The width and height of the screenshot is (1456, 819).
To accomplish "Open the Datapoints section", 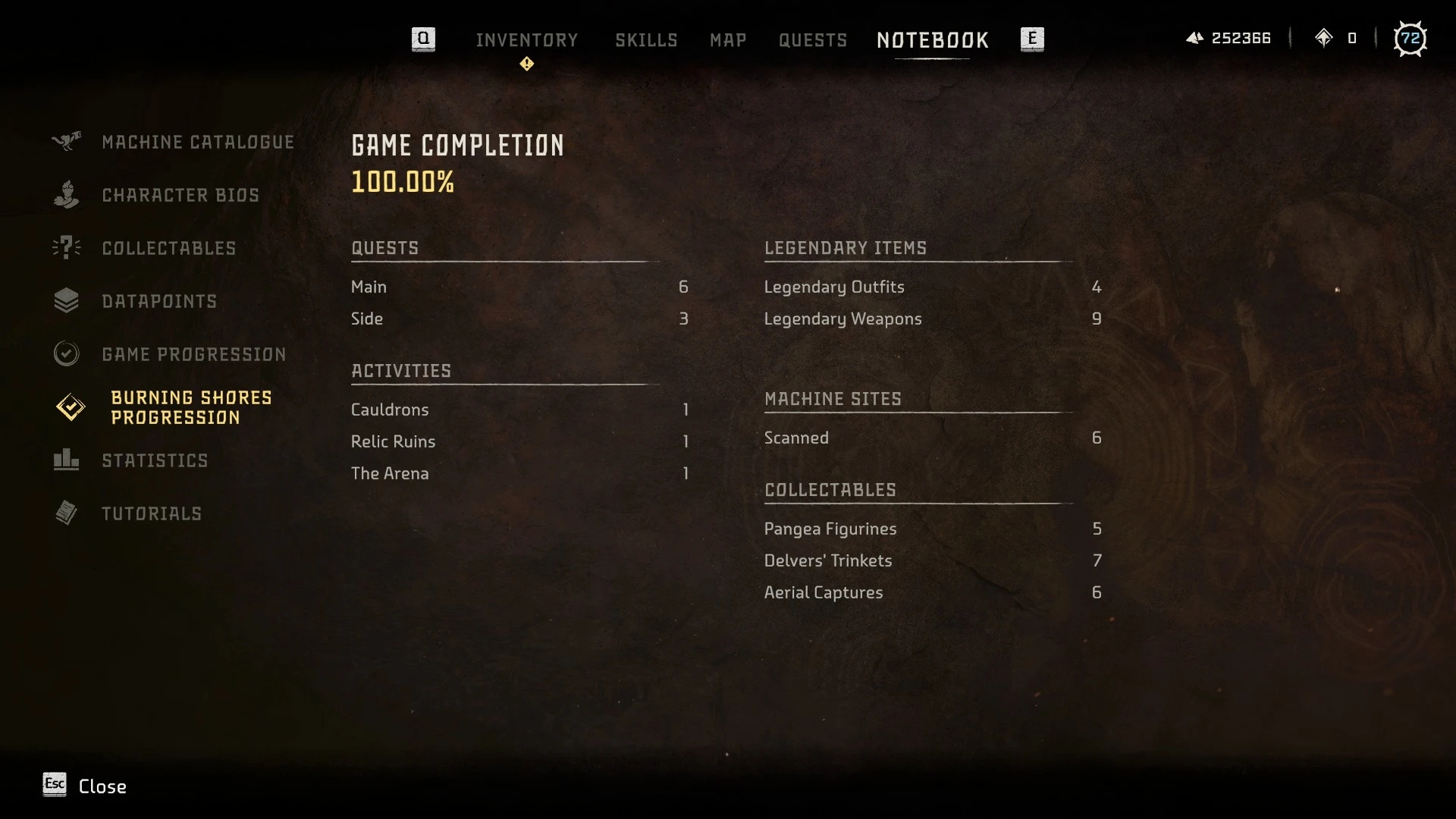I will pyautogui.click(x=159, y=302).
